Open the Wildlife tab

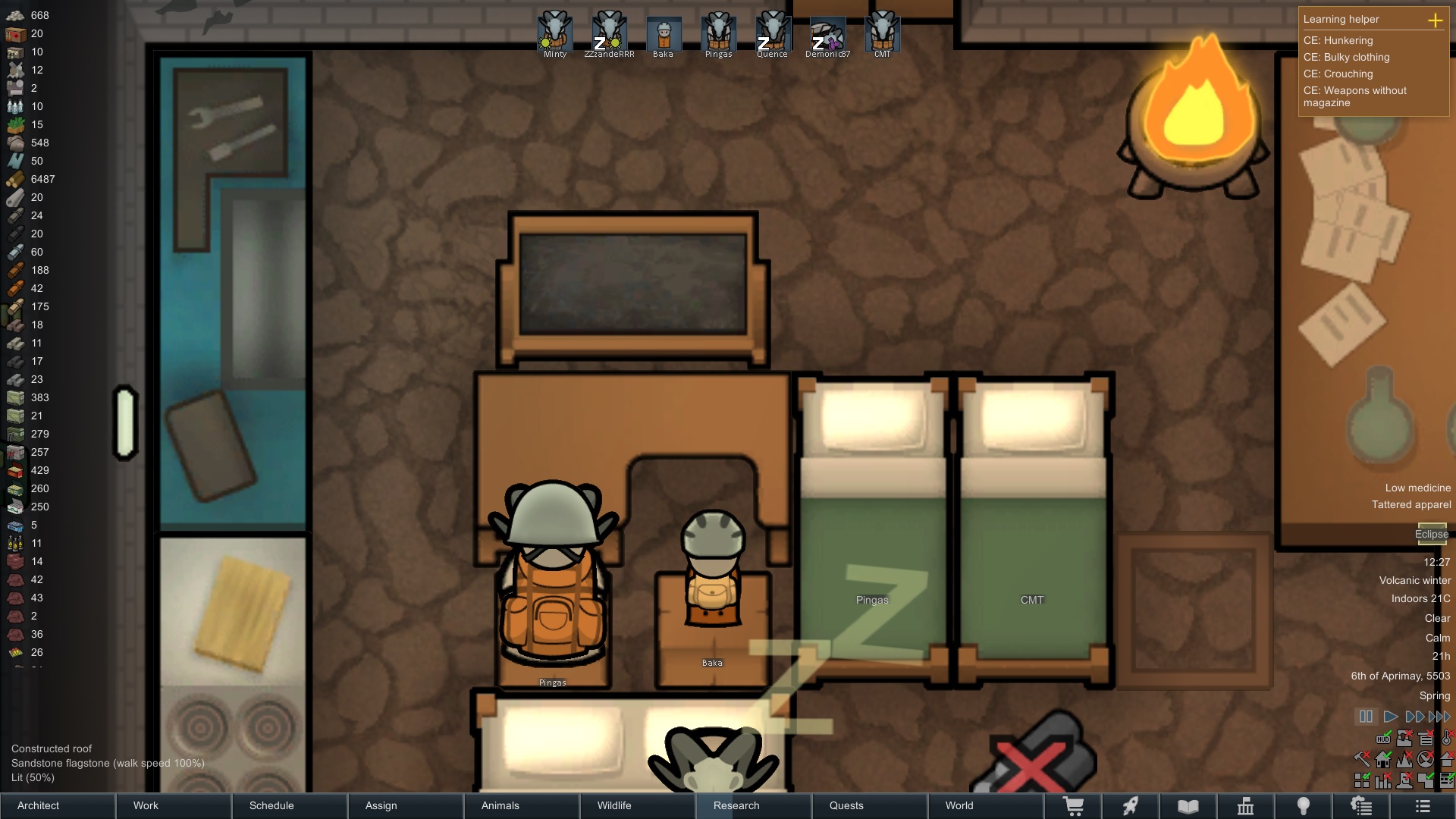(639, 805)
